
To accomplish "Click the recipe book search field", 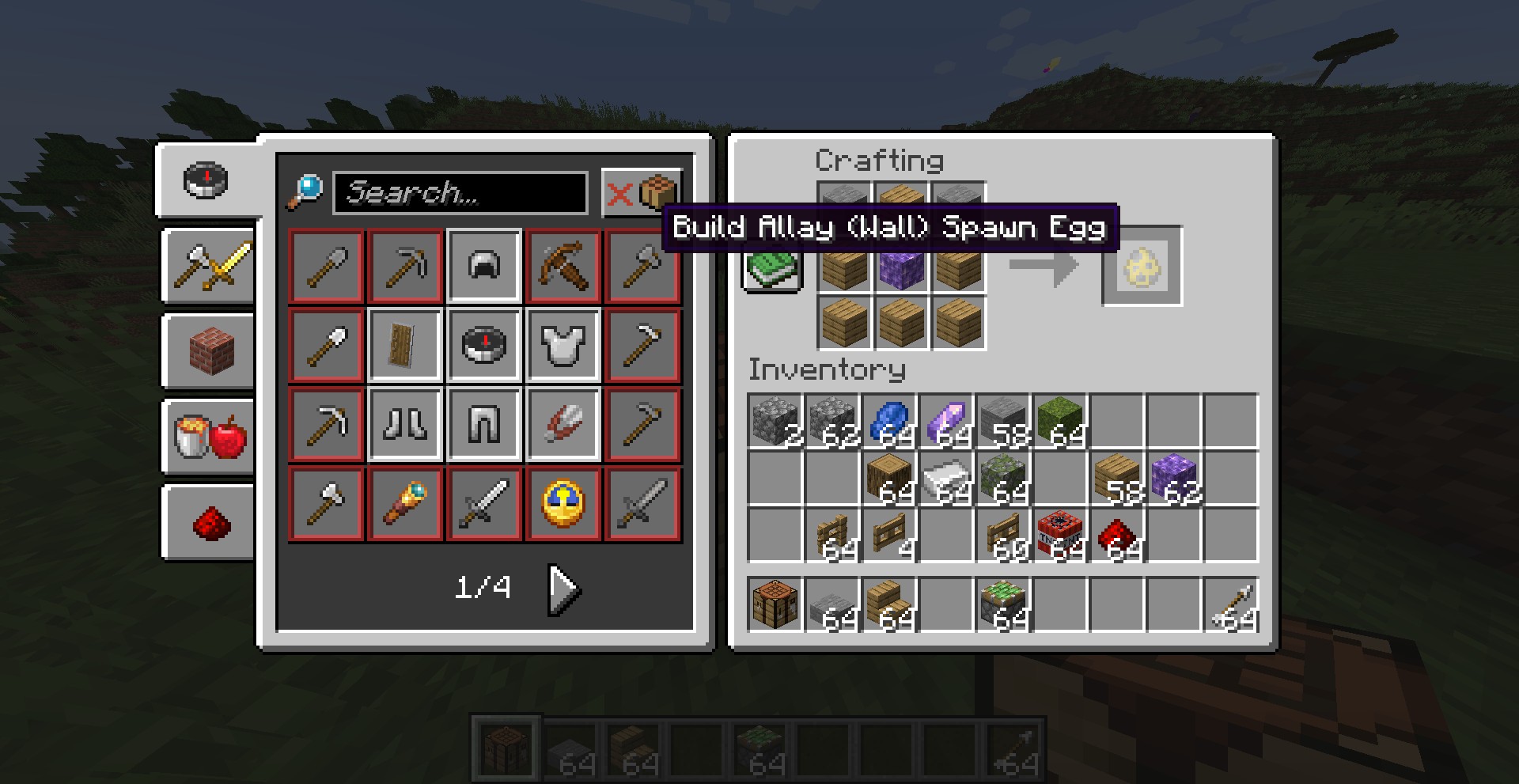I will pos(460,192).
